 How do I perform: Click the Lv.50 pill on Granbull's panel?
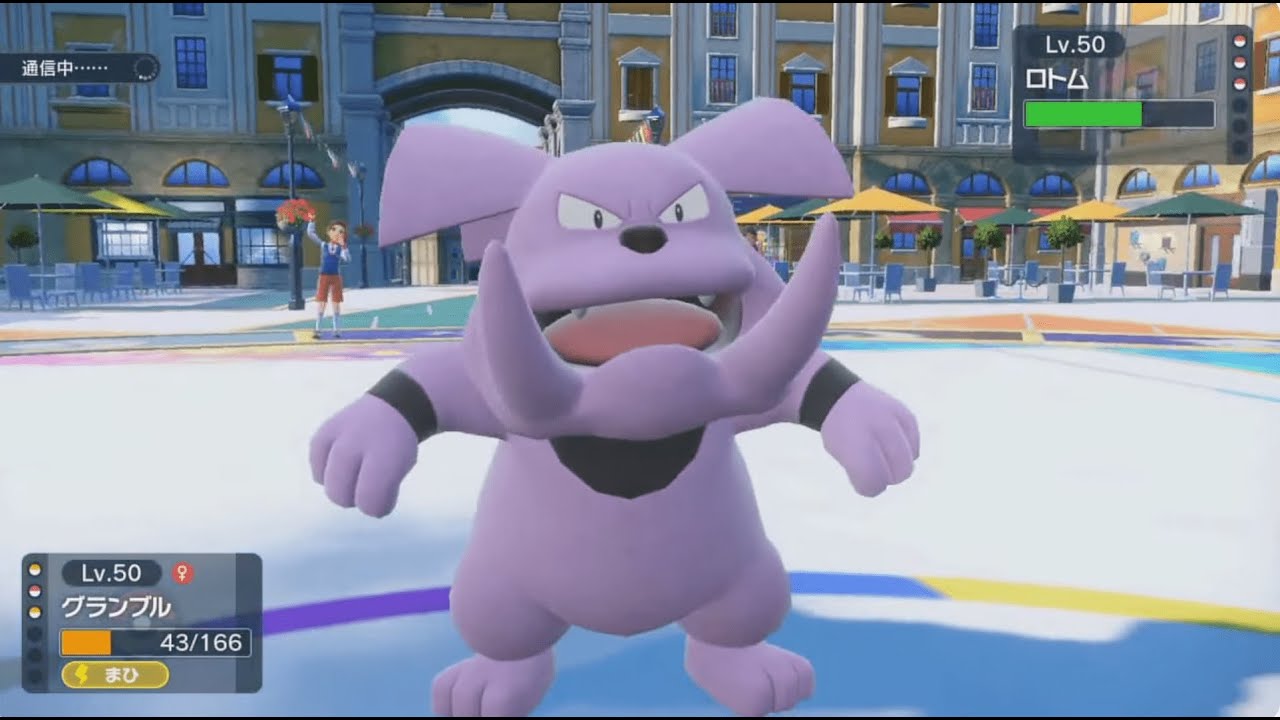111,572
